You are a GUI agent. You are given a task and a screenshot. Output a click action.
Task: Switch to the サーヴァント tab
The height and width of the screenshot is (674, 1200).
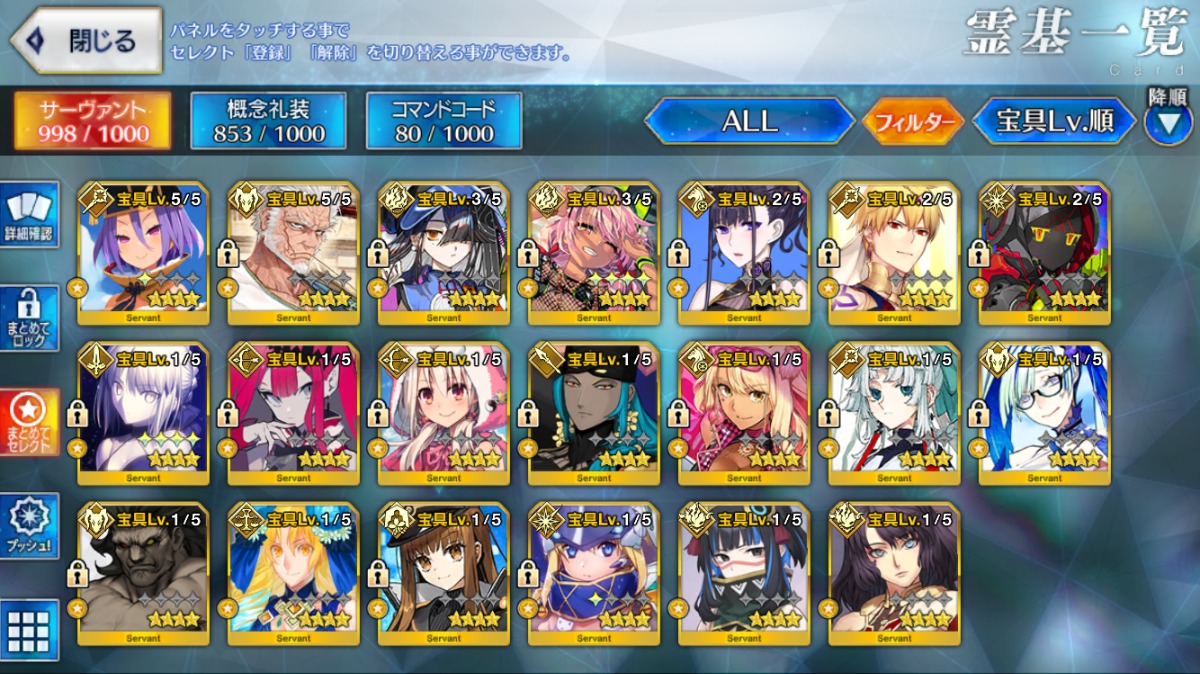pyautogui.click(x=92, y=122)
